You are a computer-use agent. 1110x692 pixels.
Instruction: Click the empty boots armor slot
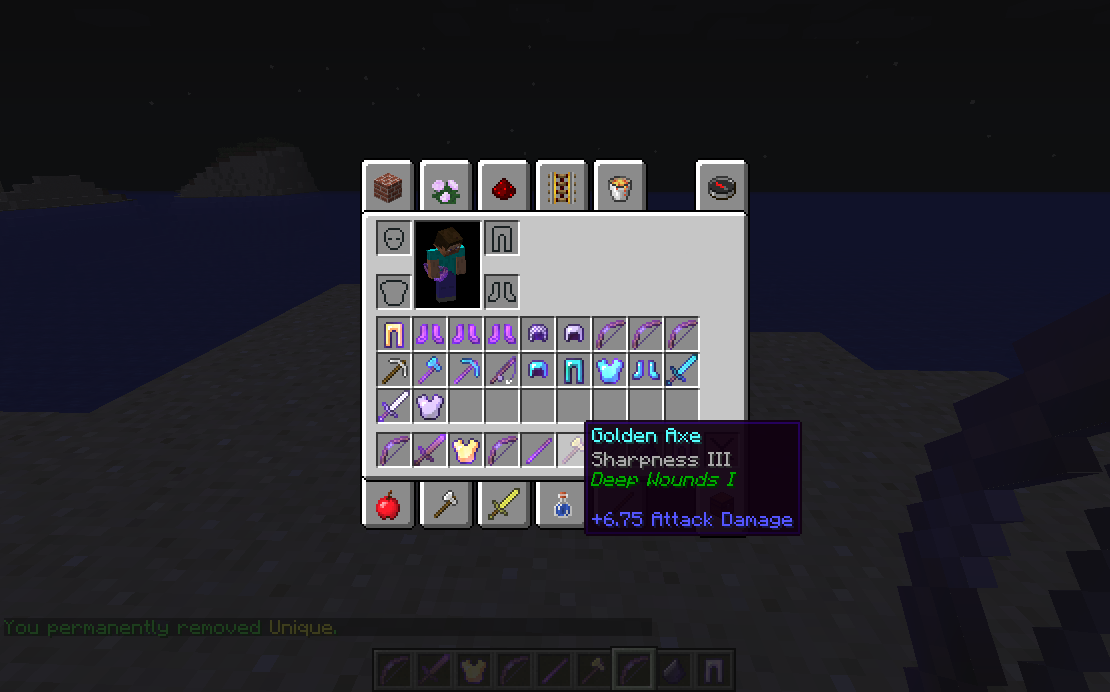click(501, 292)
